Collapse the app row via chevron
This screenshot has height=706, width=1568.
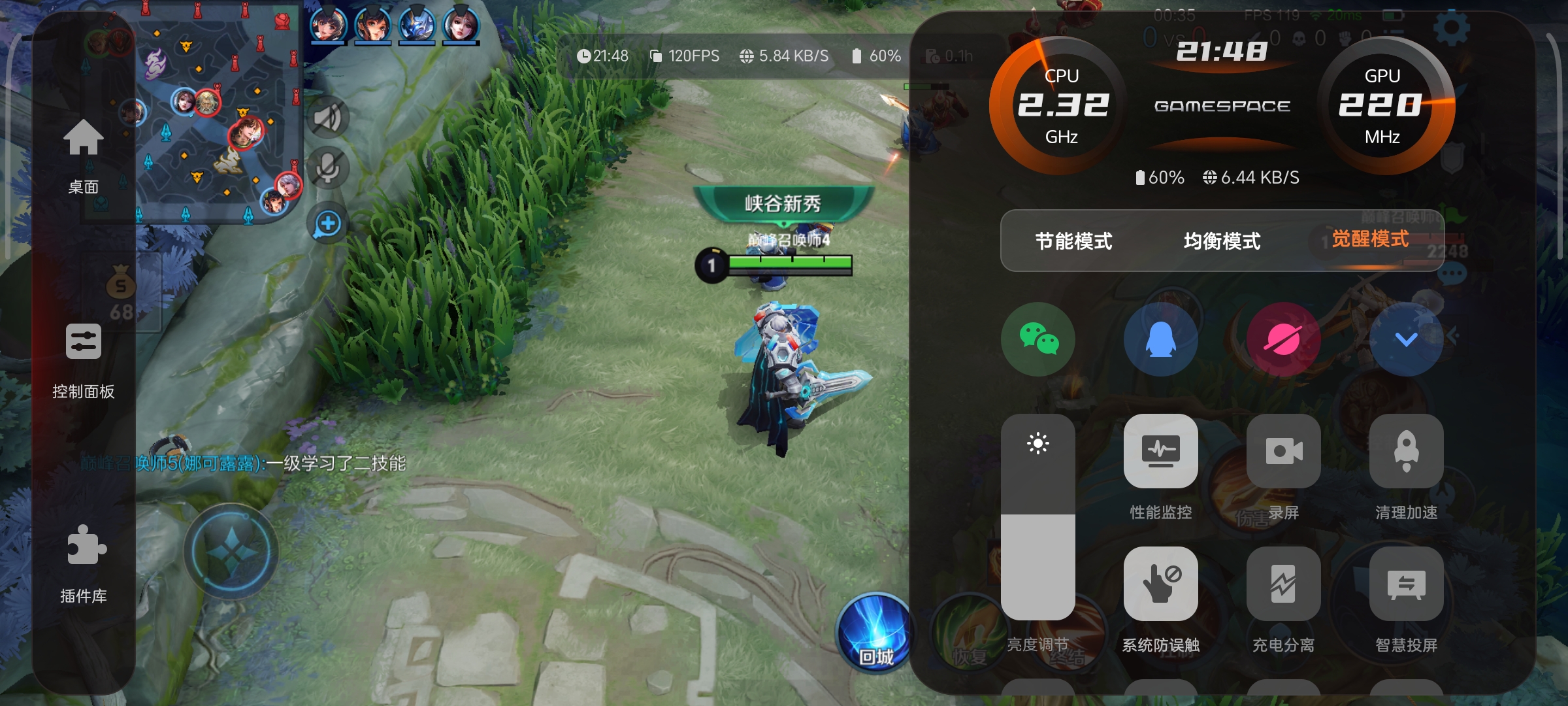click(x=1405, y=339)
